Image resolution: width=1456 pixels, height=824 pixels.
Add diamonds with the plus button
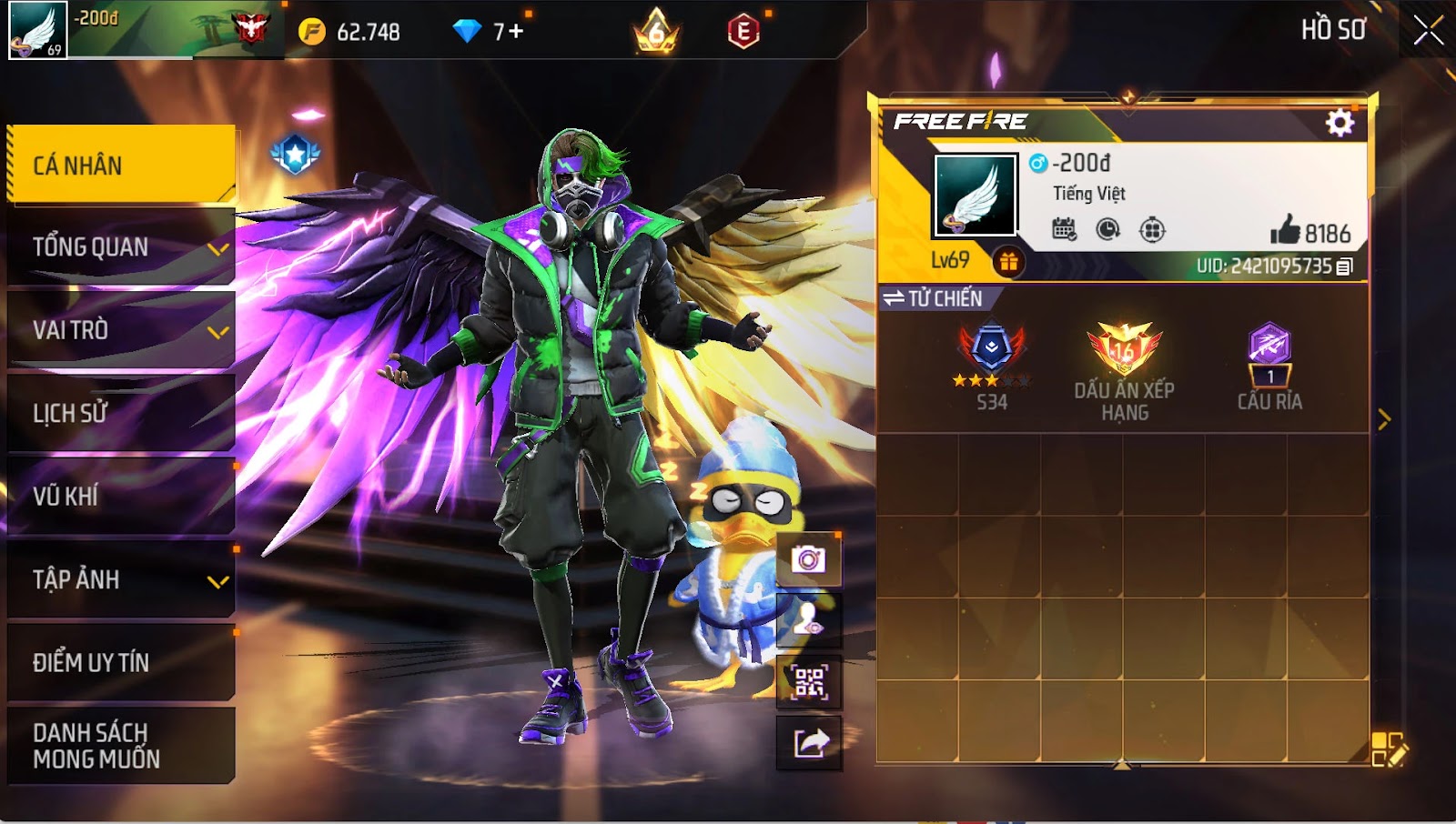(x=516, y=32)
